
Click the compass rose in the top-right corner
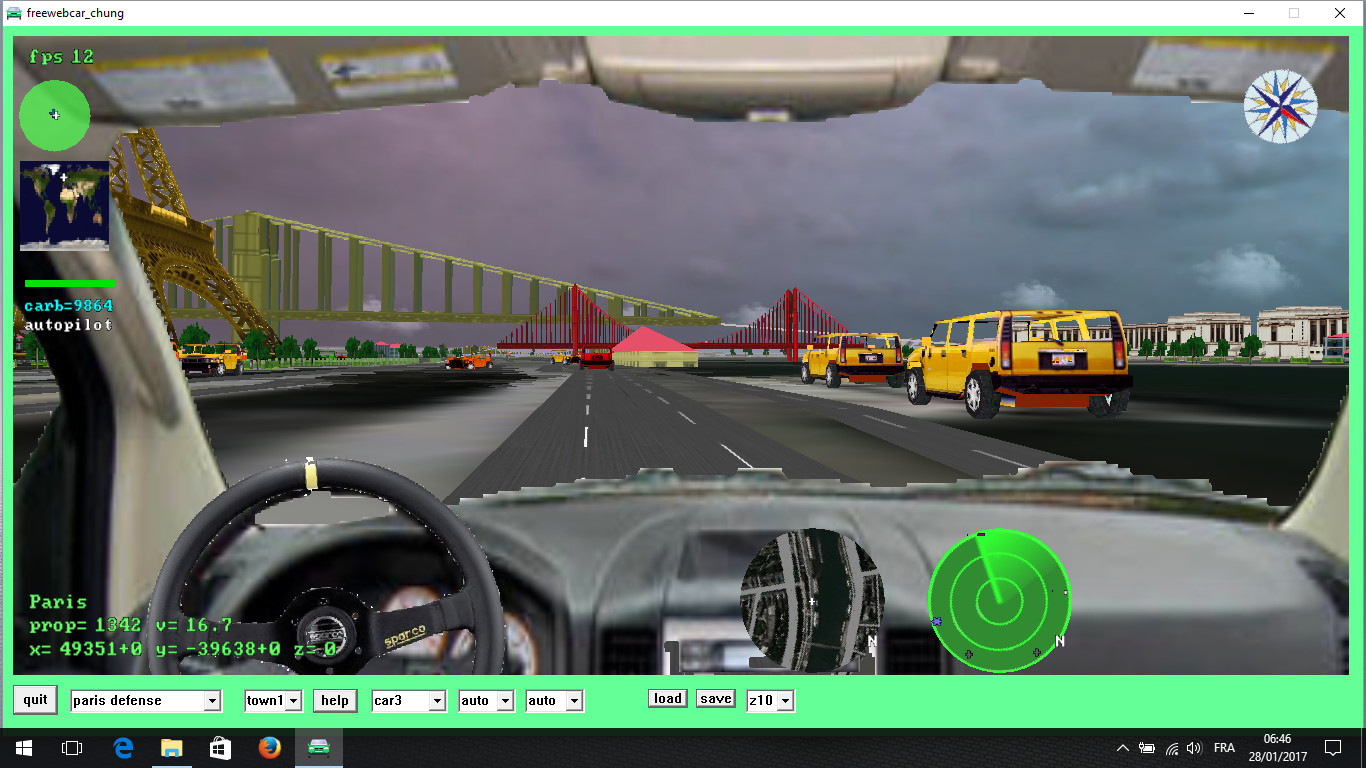point(1281,106)
